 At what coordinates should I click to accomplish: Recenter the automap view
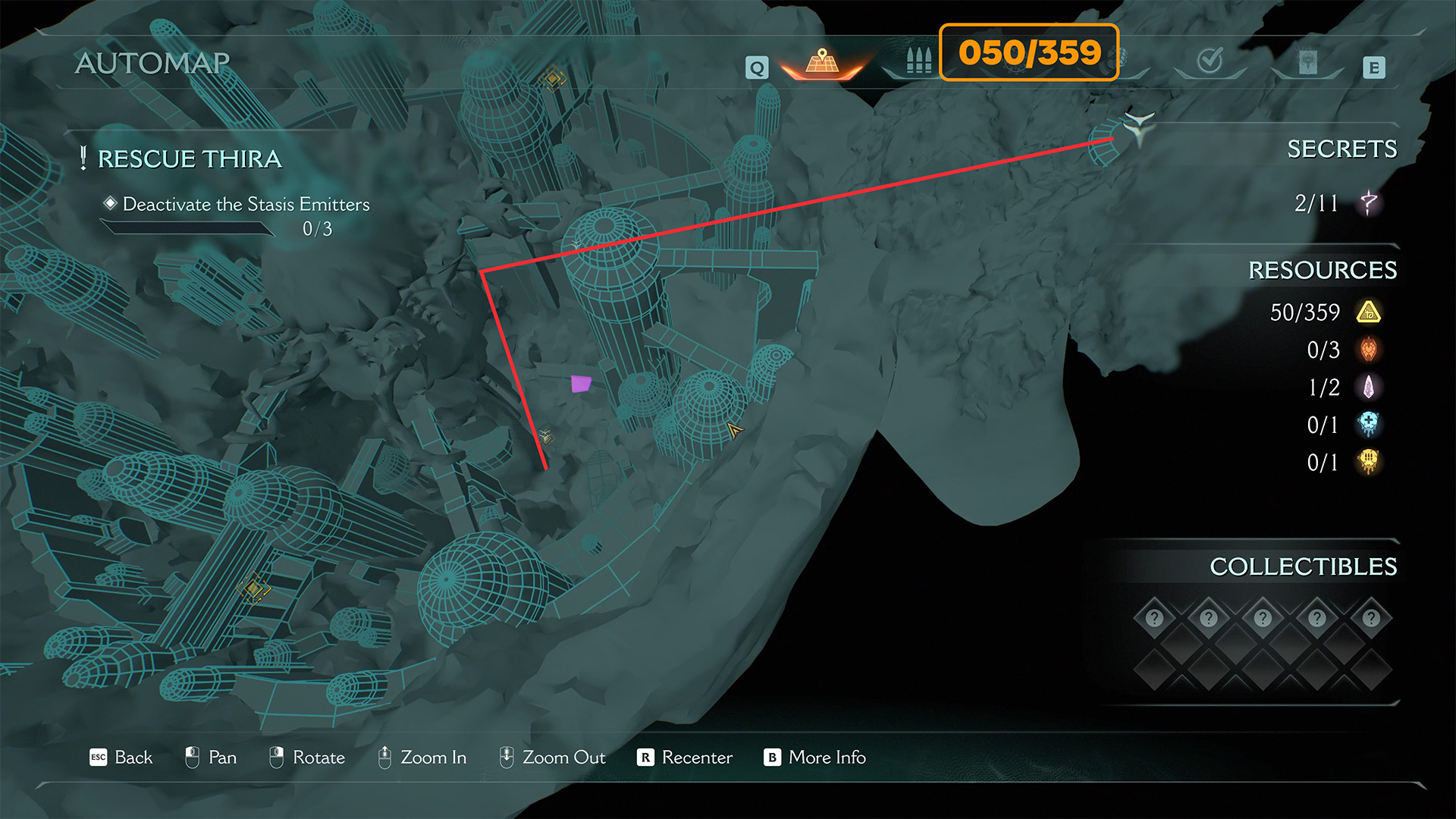(x=685, y=758)
